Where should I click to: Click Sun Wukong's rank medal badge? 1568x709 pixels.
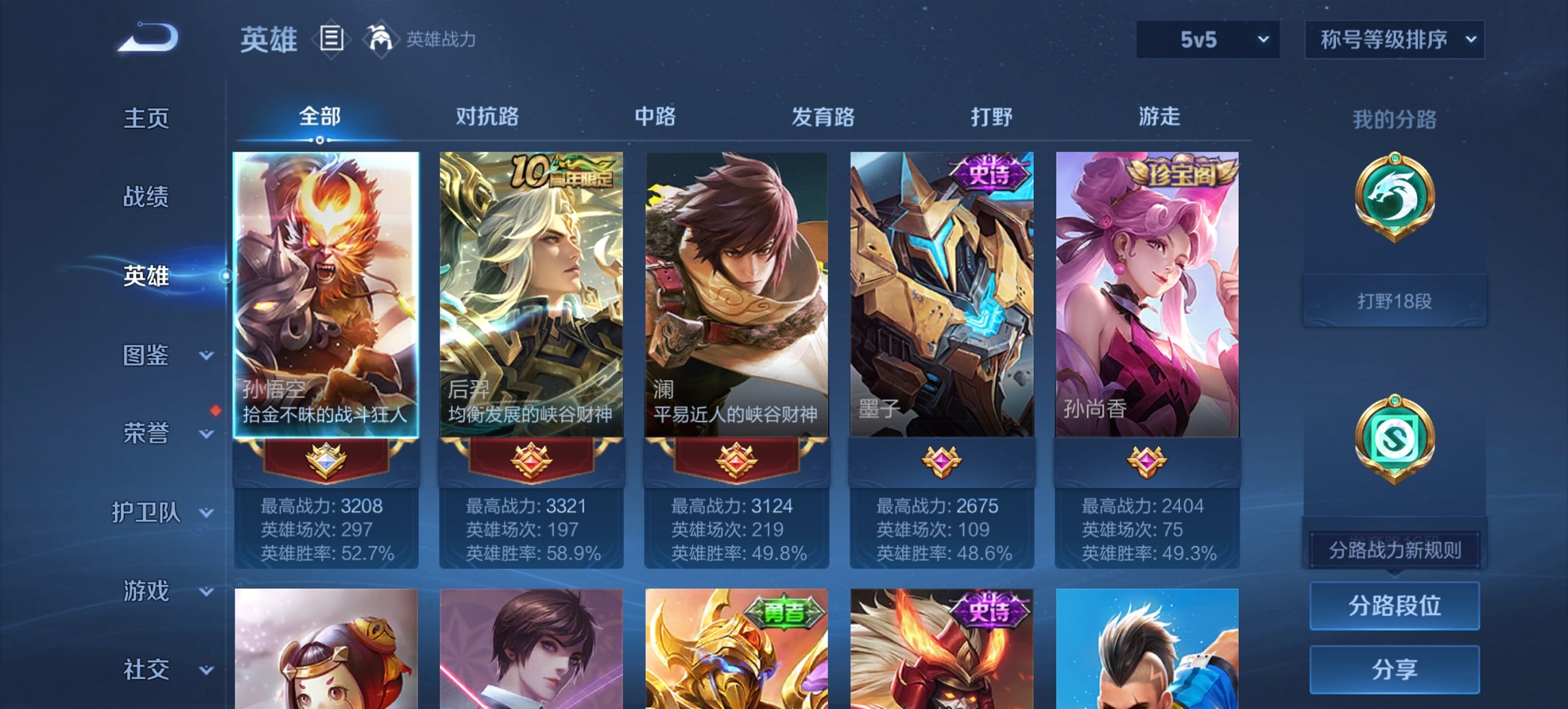tap(325, 462)
